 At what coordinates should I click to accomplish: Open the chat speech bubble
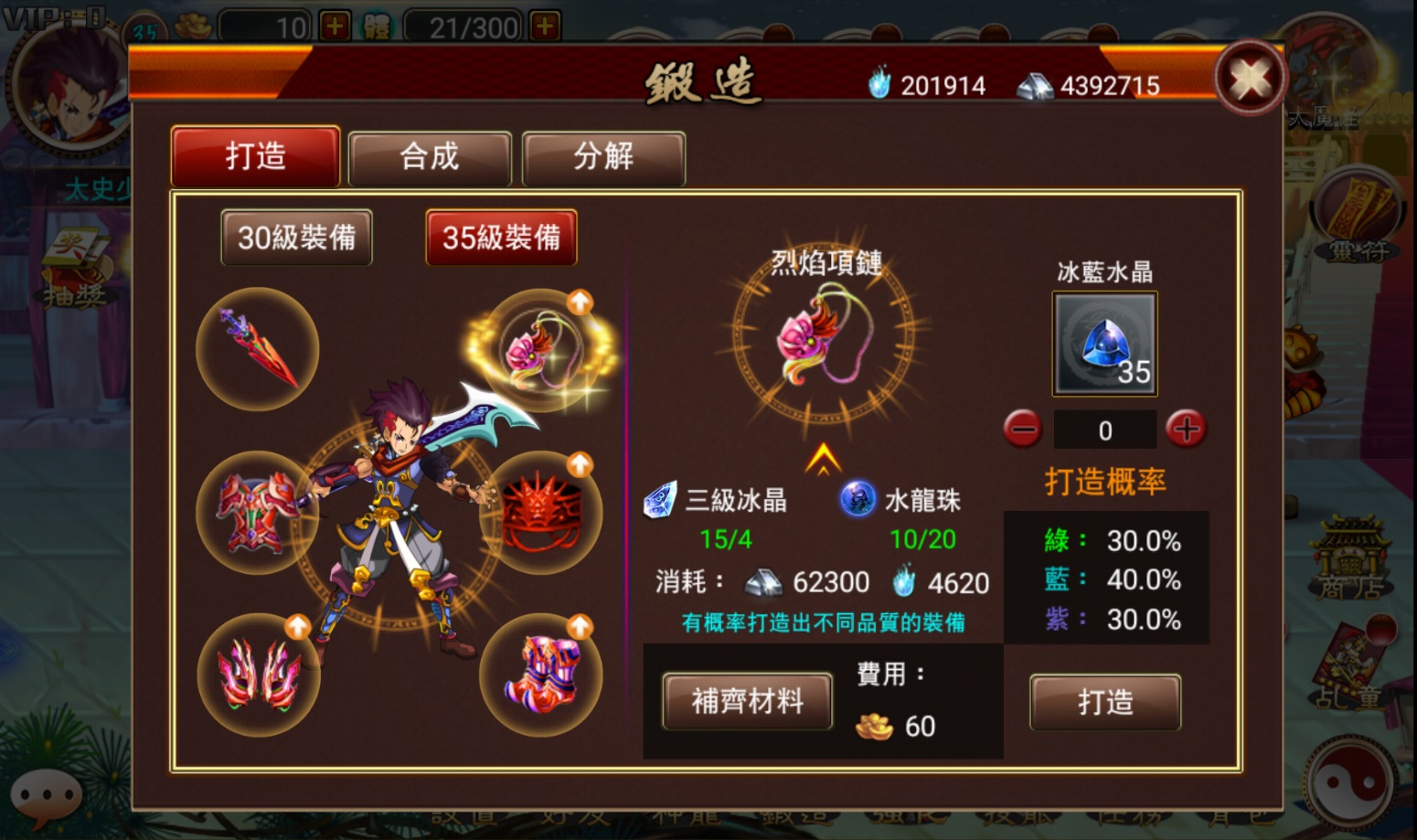(x=46, y=793)
